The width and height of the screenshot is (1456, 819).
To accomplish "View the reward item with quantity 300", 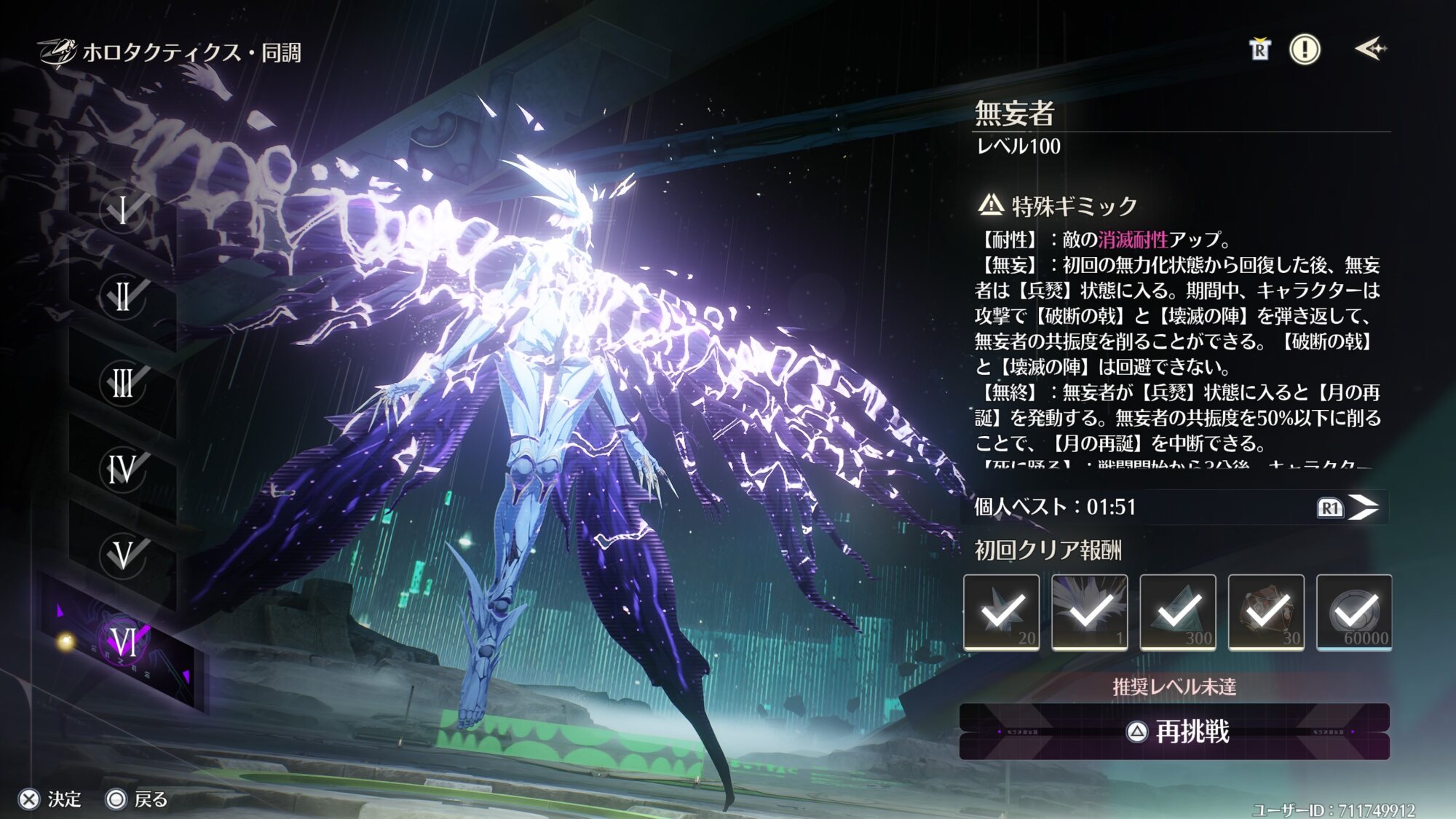I will coord(1178,612).
